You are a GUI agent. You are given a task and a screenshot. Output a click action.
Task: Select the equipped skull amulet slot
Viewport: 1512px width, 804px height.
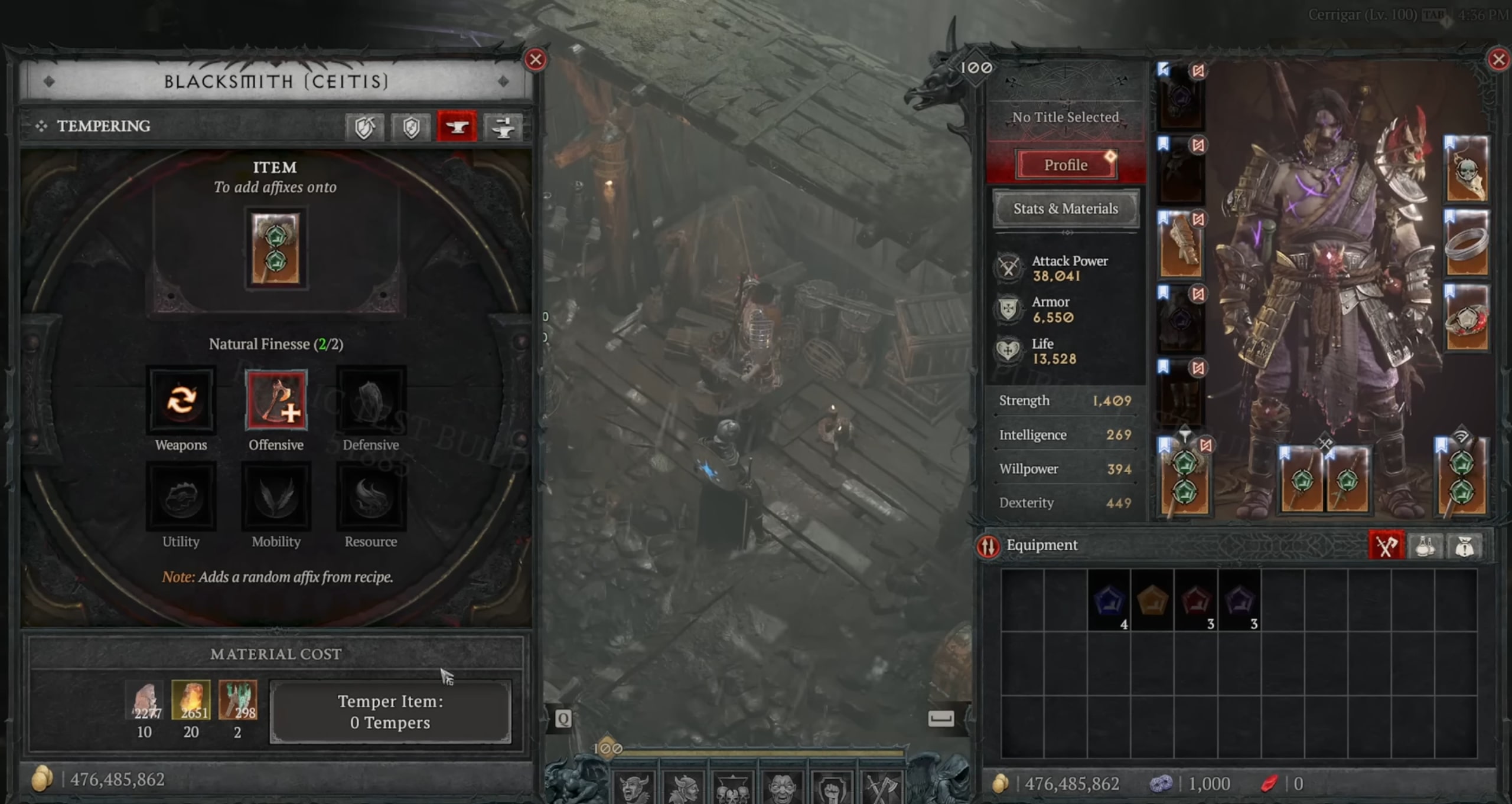point(1466,169)
